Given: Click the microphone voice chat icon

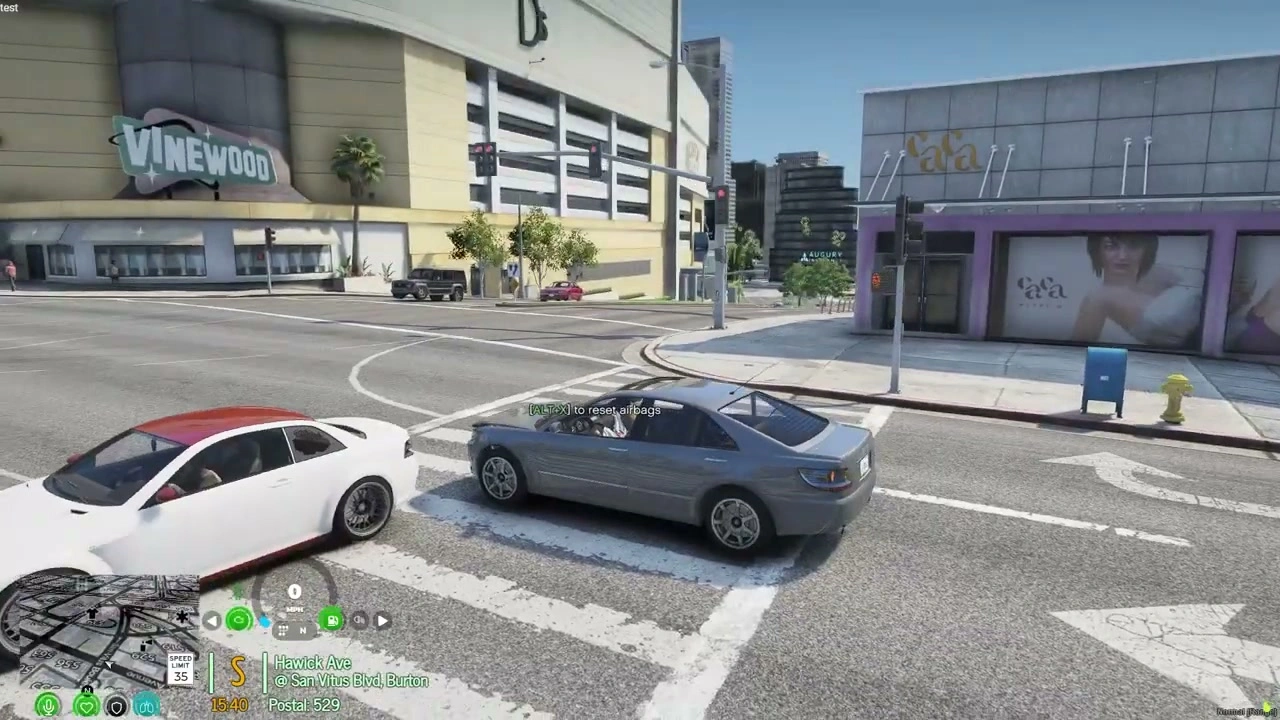Looking at the screenshot, I should (48, 705).
